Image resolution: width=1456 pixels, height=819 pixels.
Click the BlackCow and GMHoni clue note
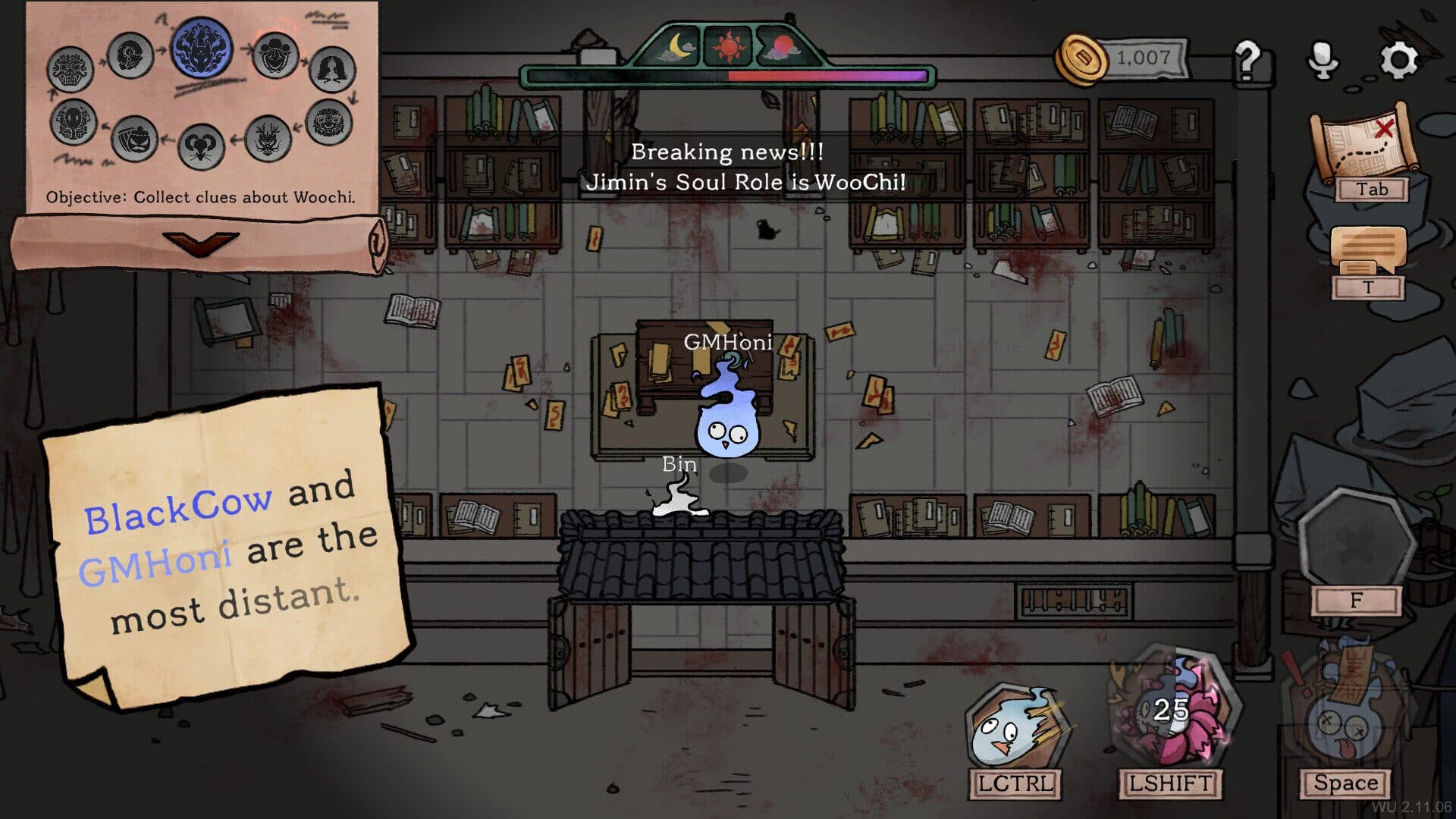tap(227, 546)
